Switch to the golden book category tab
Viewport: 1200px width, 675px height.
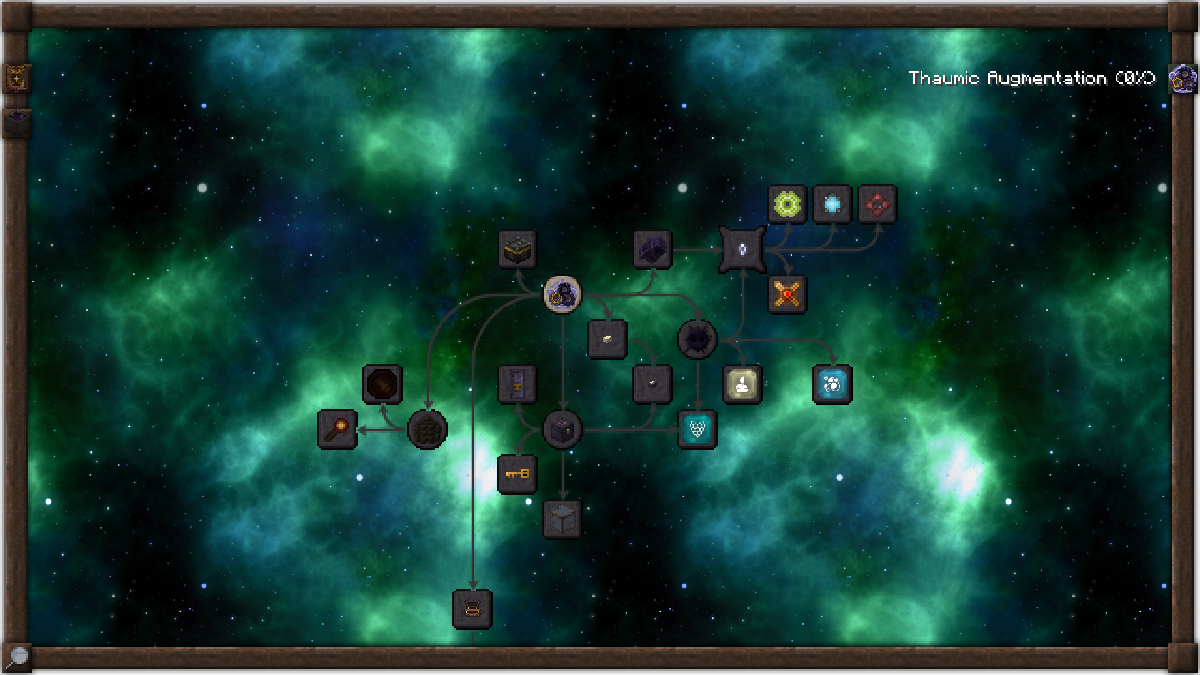(x=18, y=78)
